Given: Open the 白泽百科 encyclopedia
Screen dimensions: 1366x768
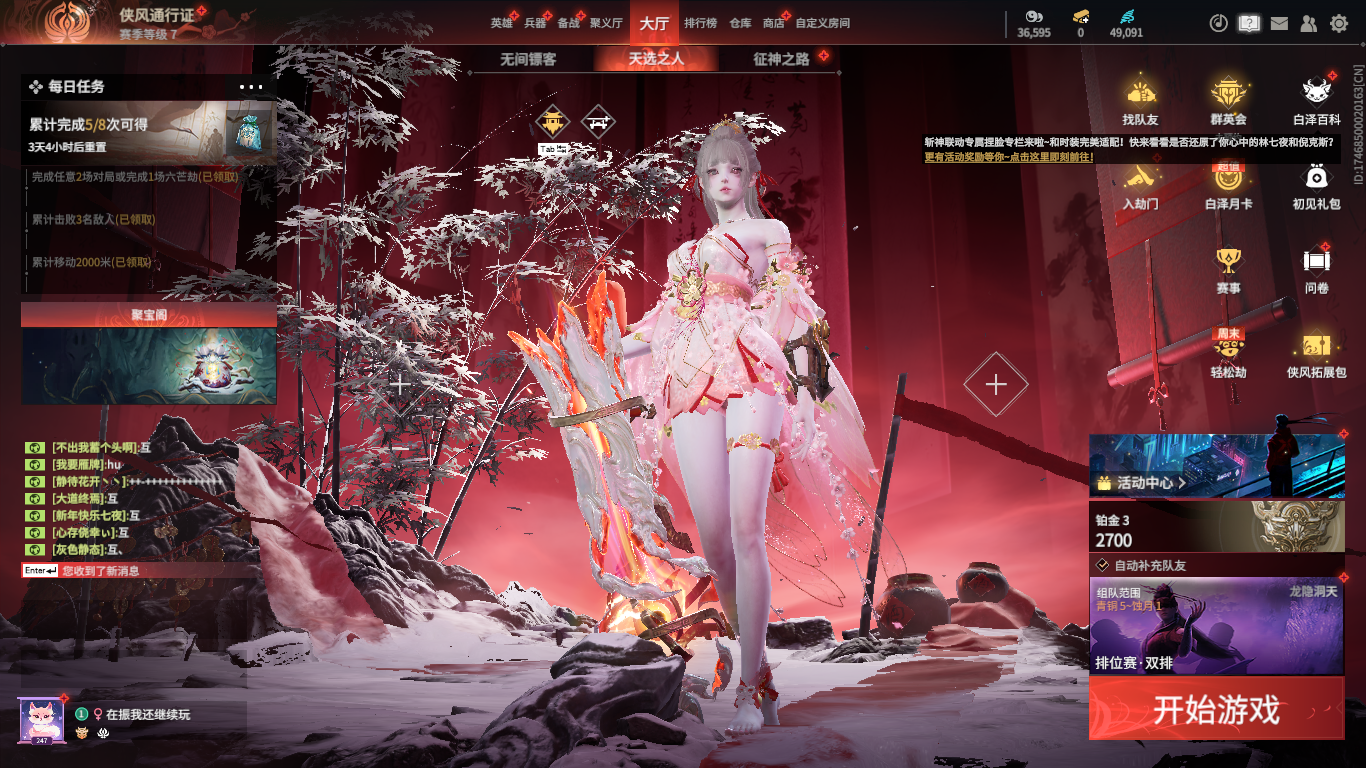Looking at the screenshot, I should tap(1316, 102).
